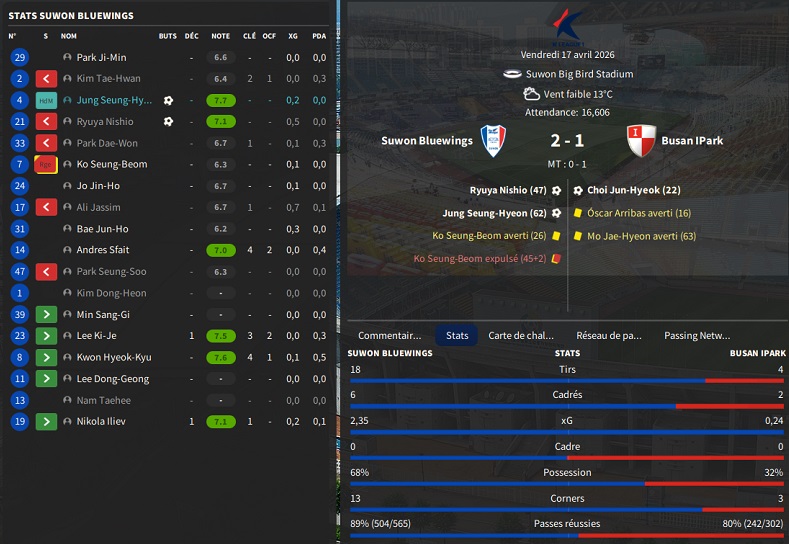Image resolution: width=789 pixels, height=544 pixels.
Task: Click on Ryuya Nishio in the list
Action: [x=105, y=122]
